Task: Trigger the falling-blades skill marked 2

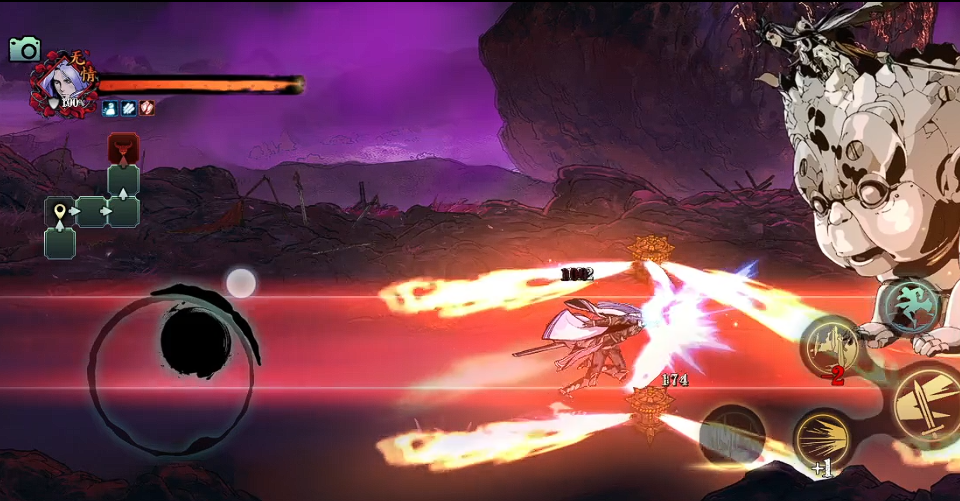Action: 832,349
